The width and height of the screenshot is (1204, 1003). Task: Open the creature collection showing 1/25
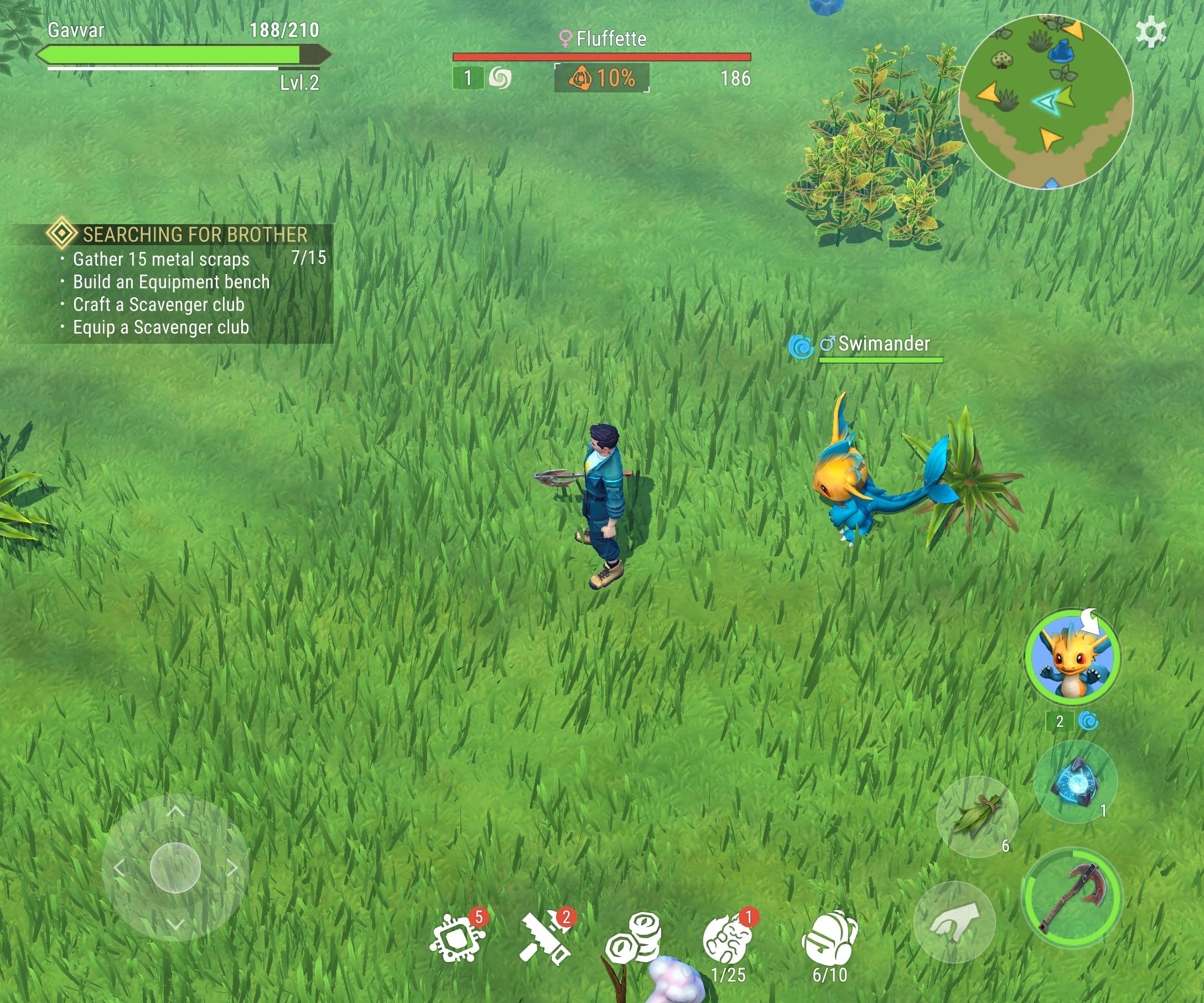[x=728, y=939]
